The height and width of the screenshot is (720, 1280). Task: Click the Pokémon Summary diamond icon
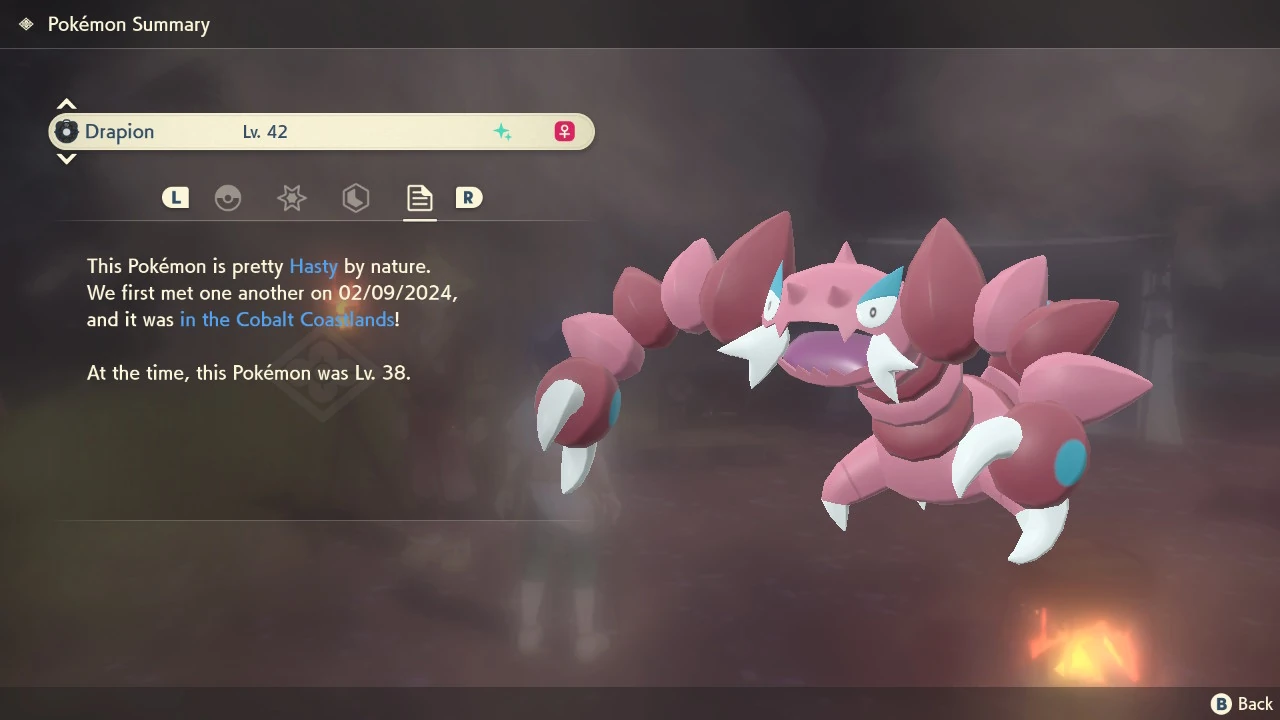(x=24, y=24)
